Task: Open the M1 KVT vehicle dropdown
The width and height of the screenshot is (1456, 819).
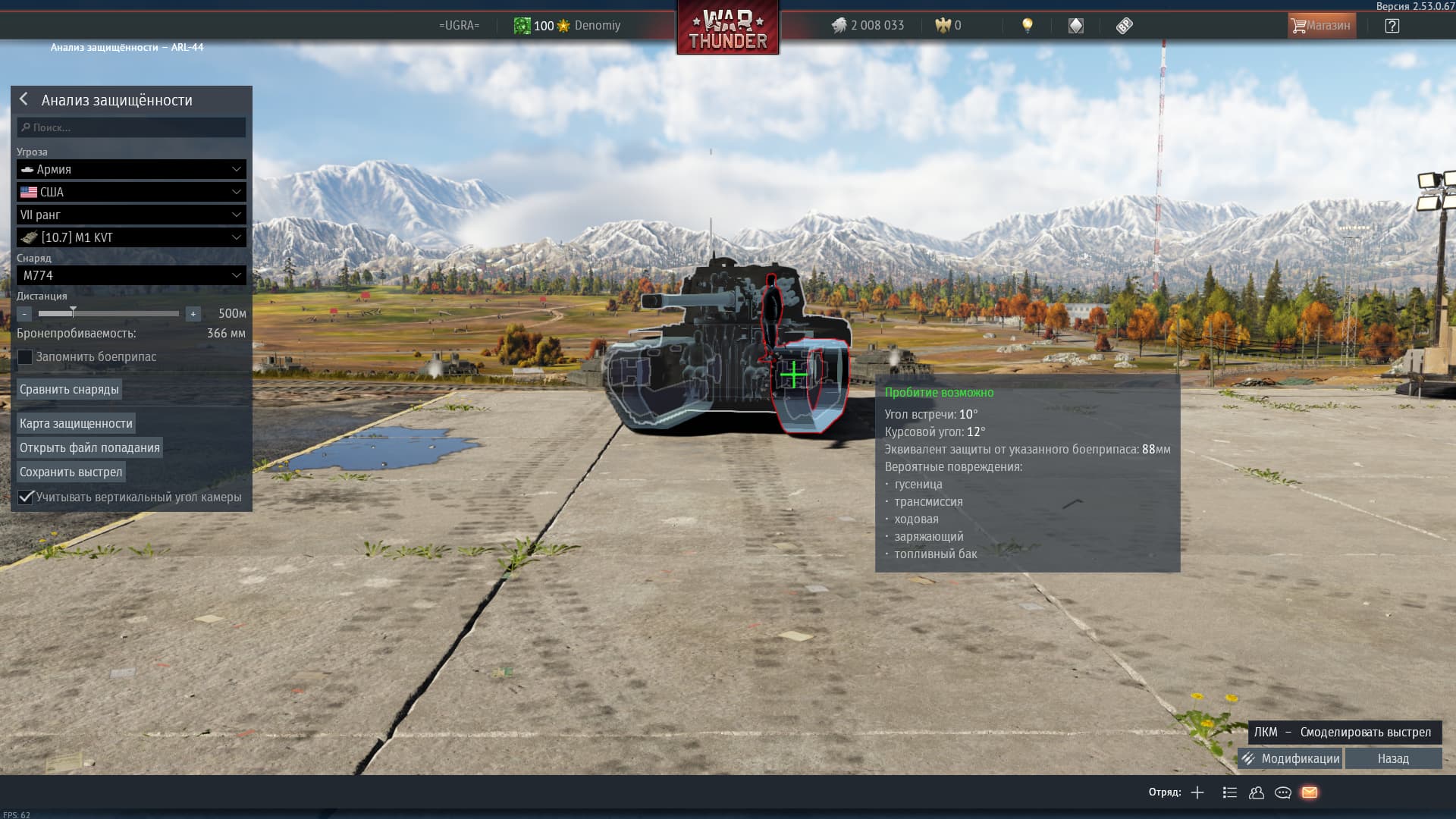Action: (131, 237)
